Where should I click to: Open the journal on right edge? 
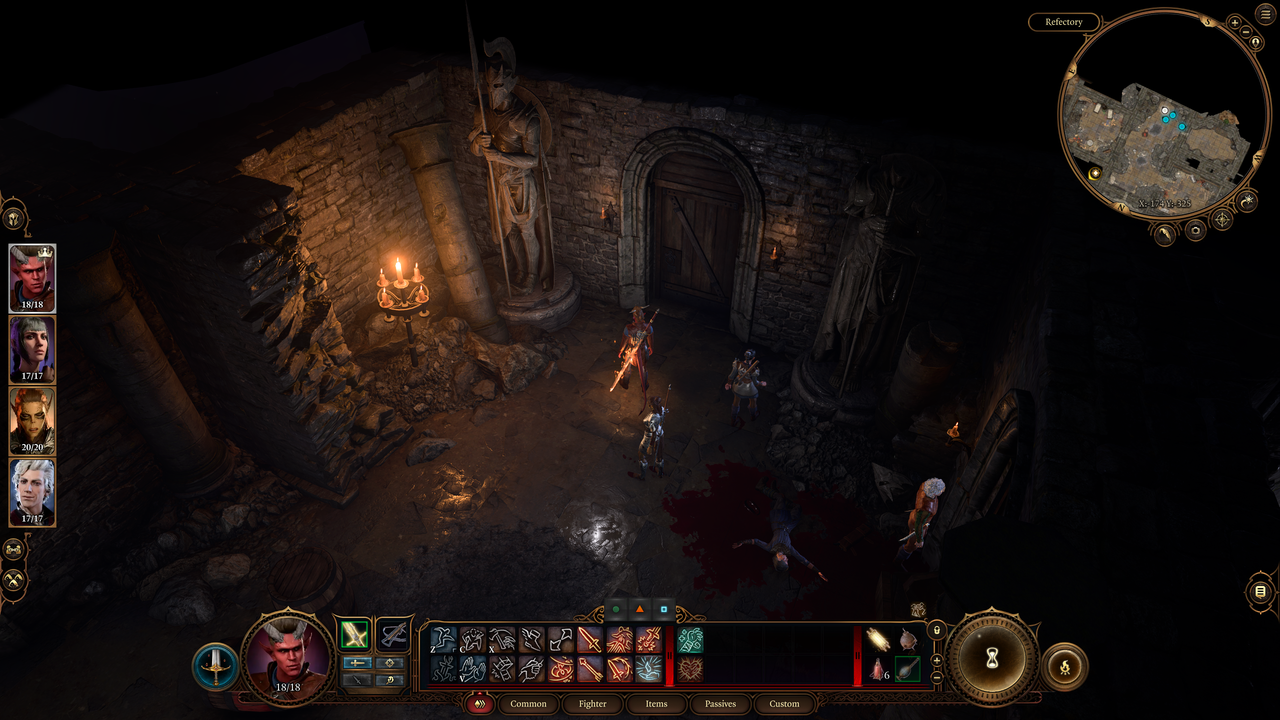click(1260, 592)
